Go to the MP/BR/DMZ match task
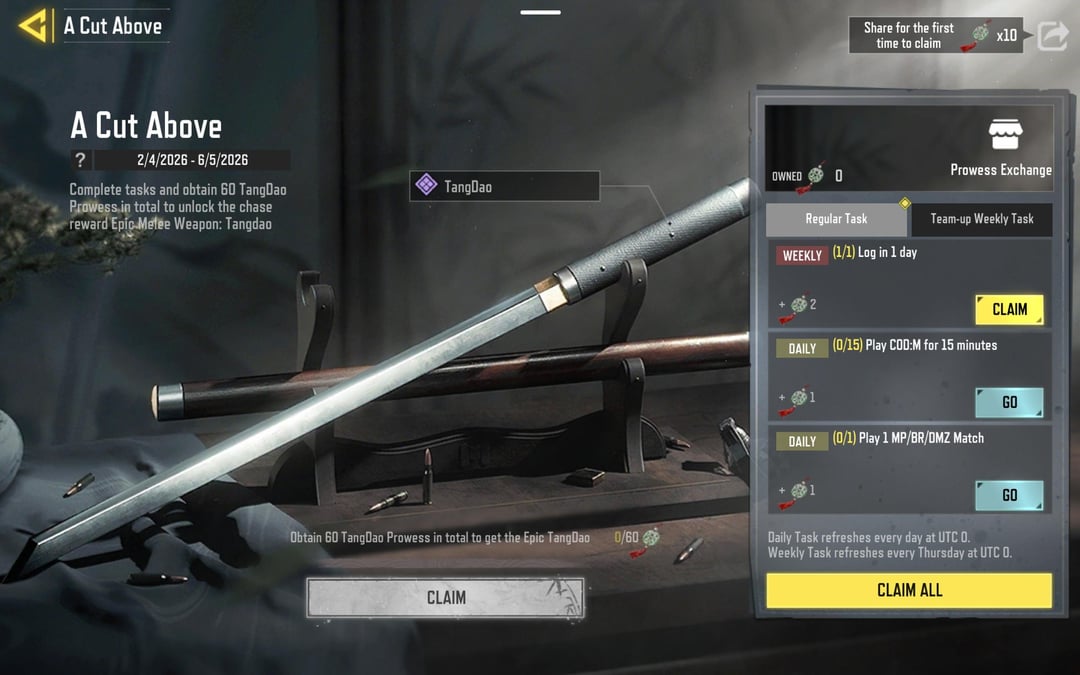Image resolution: width=1080 pixels, height=675 pixels. pyautogui.click(x=1009, y=495)
